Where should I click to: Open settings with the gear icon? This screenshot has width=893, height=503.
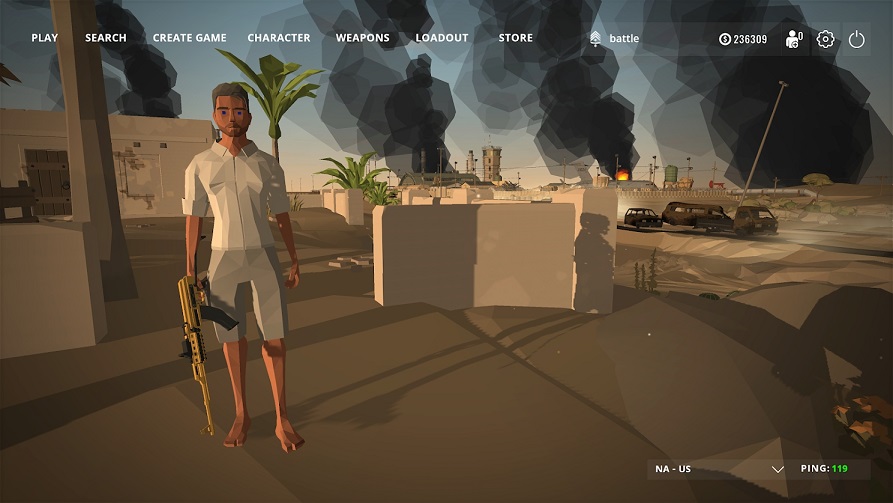825,39
